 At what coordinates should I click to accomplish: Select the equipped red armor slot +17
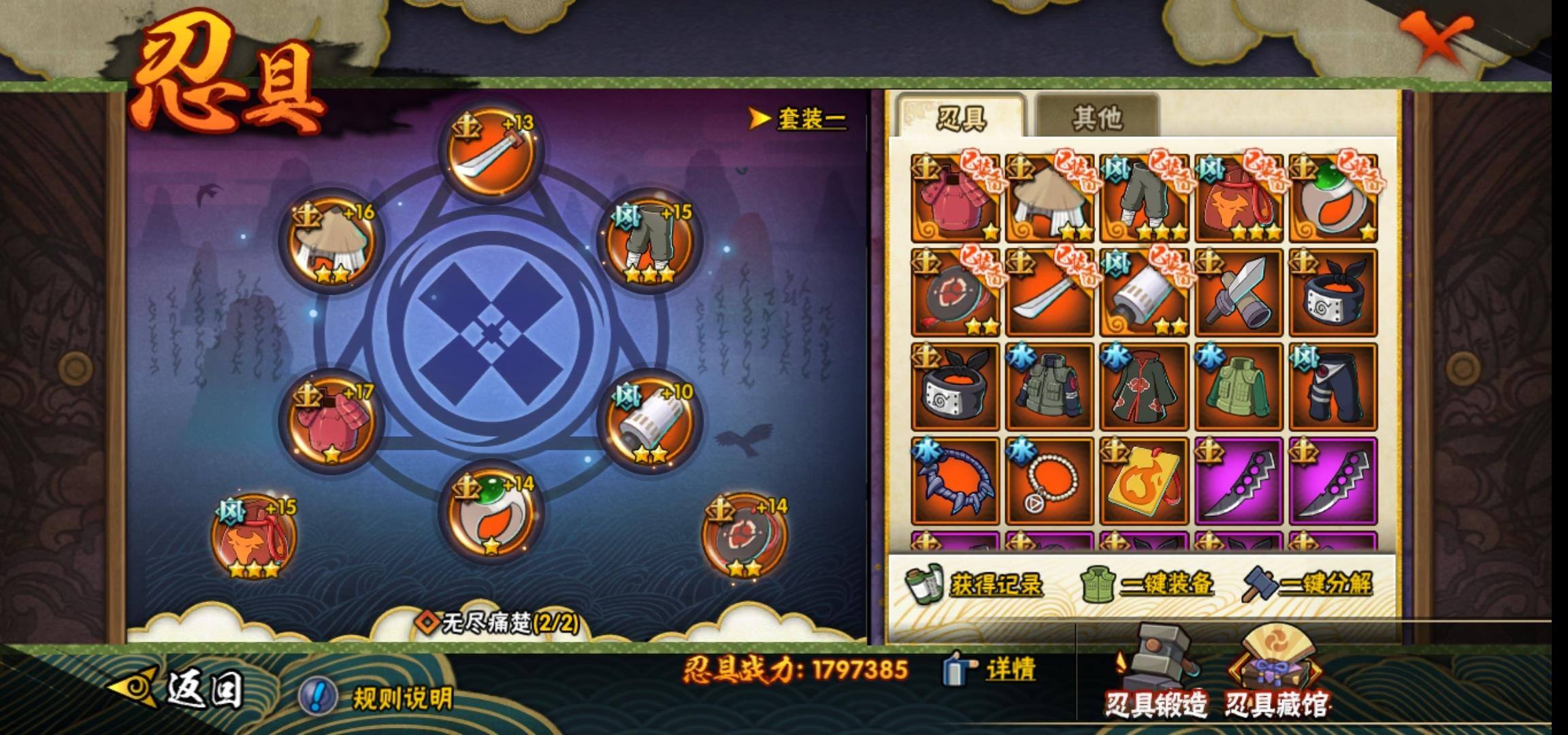tap(331, 422)
